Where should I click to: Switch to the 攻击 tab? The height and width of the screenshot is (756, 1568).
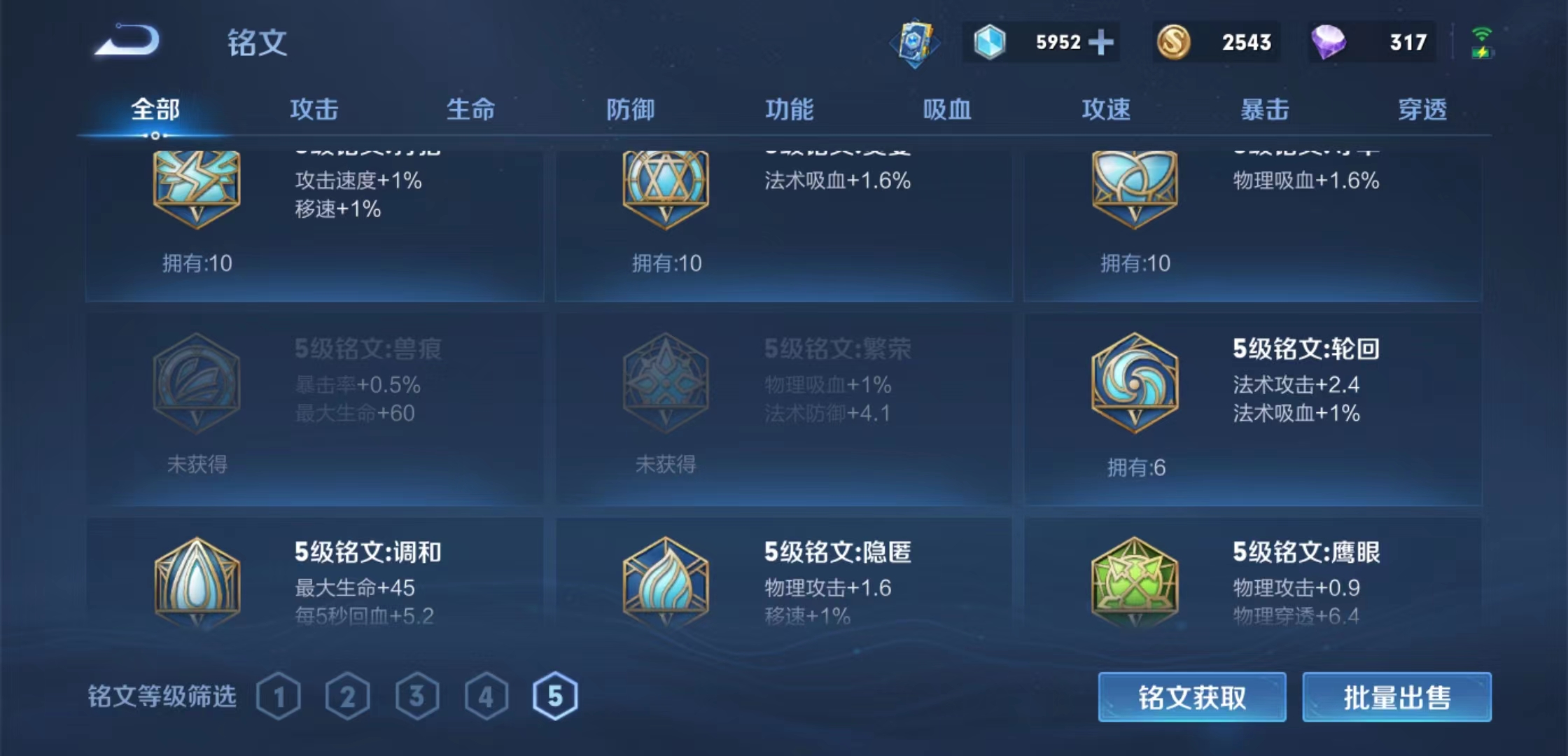[315, 110]
